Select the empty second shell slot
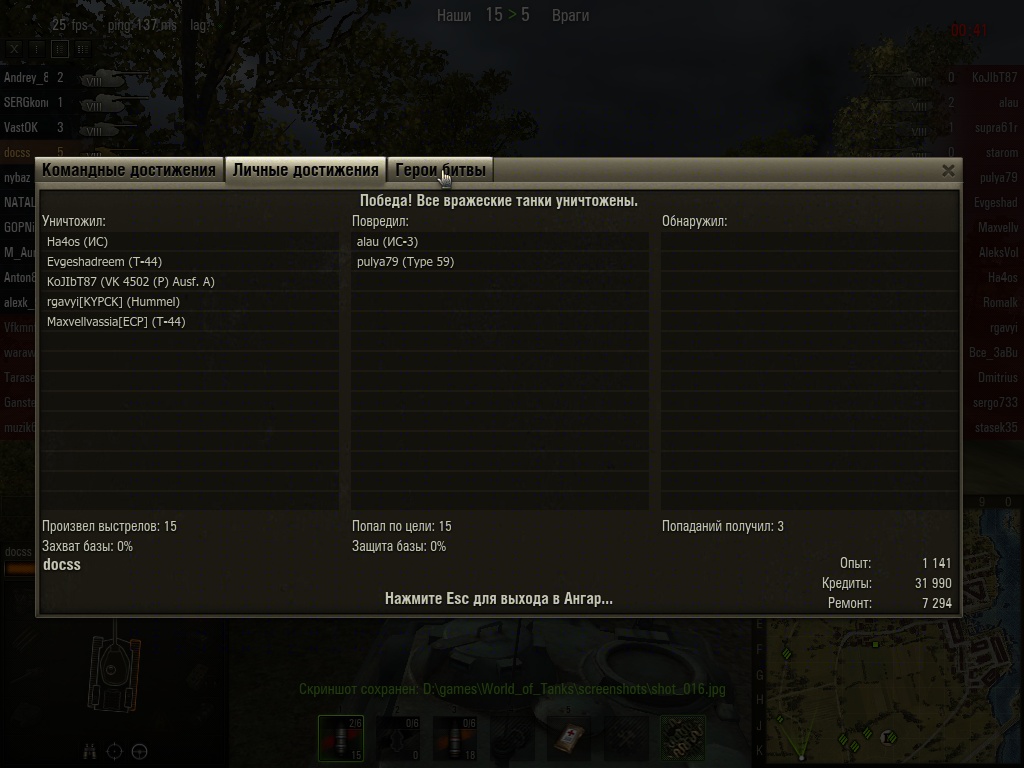The width and height of the screenshot is (1024, 768). [398, 738]
